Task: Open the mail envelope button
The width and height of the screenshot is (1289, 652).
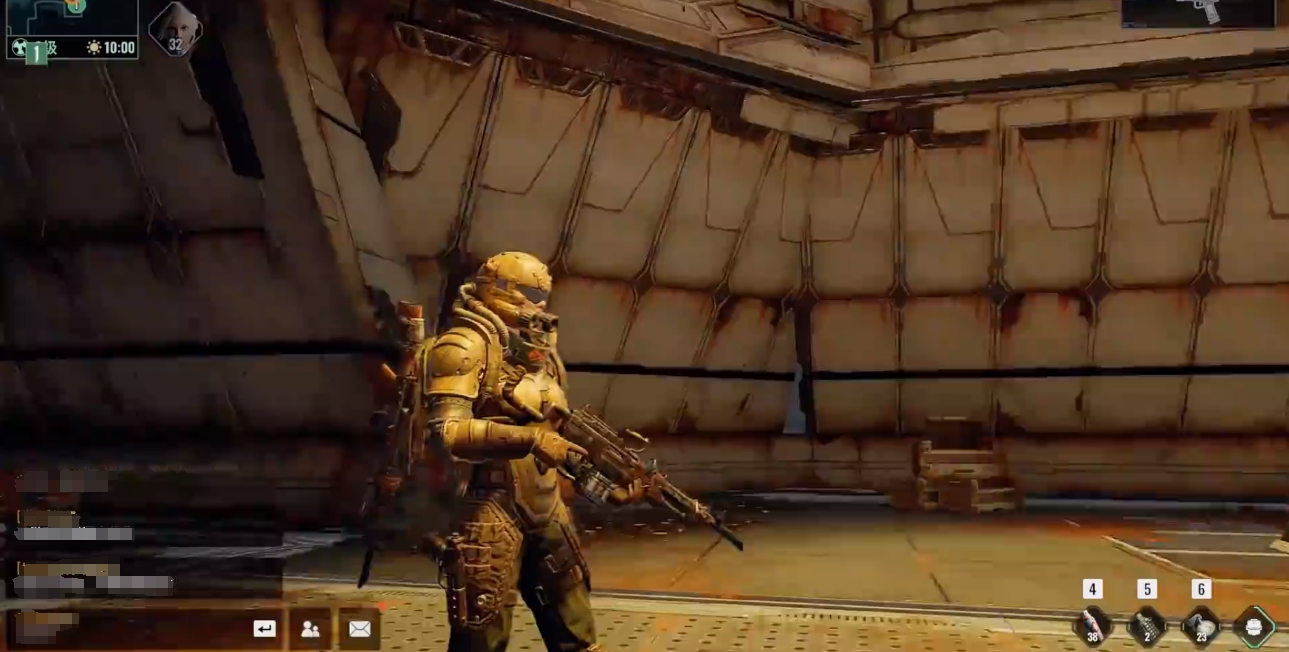Action: click(x=359, y=628)
